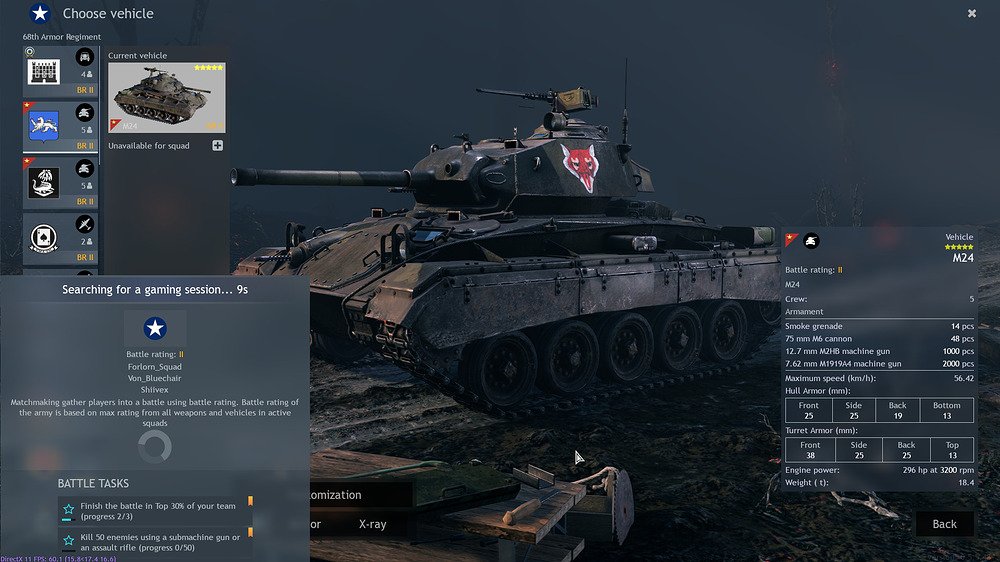The height and width of the screenshot is (562, 1000).
Task: Choose the lion shield emblem squad
Action: (61, 126)
